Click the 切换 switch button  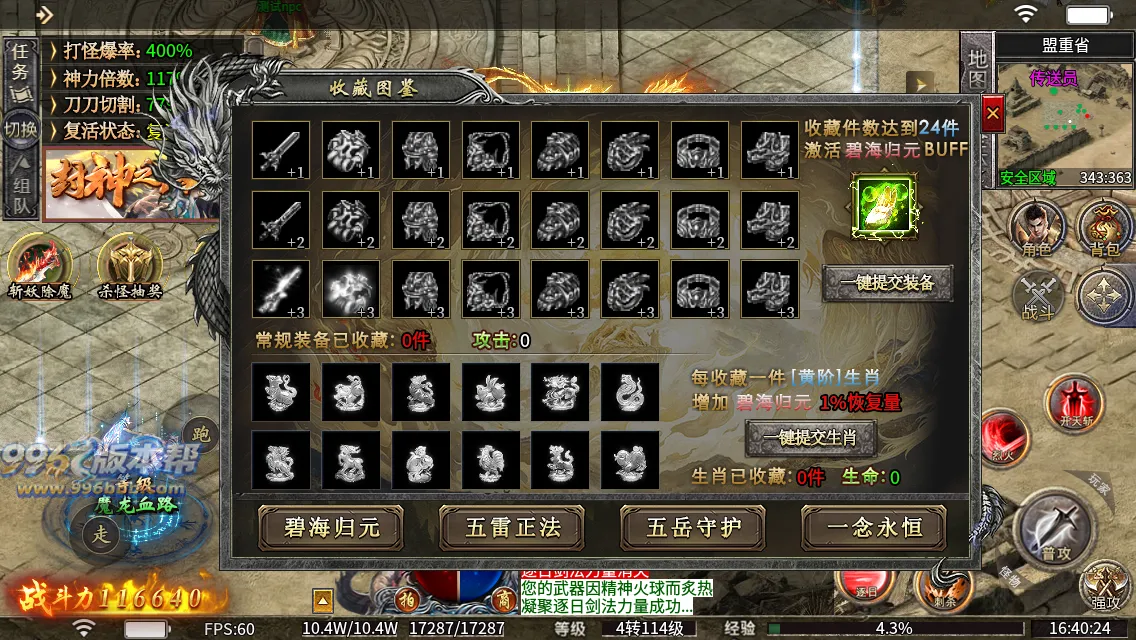point(20,130)
